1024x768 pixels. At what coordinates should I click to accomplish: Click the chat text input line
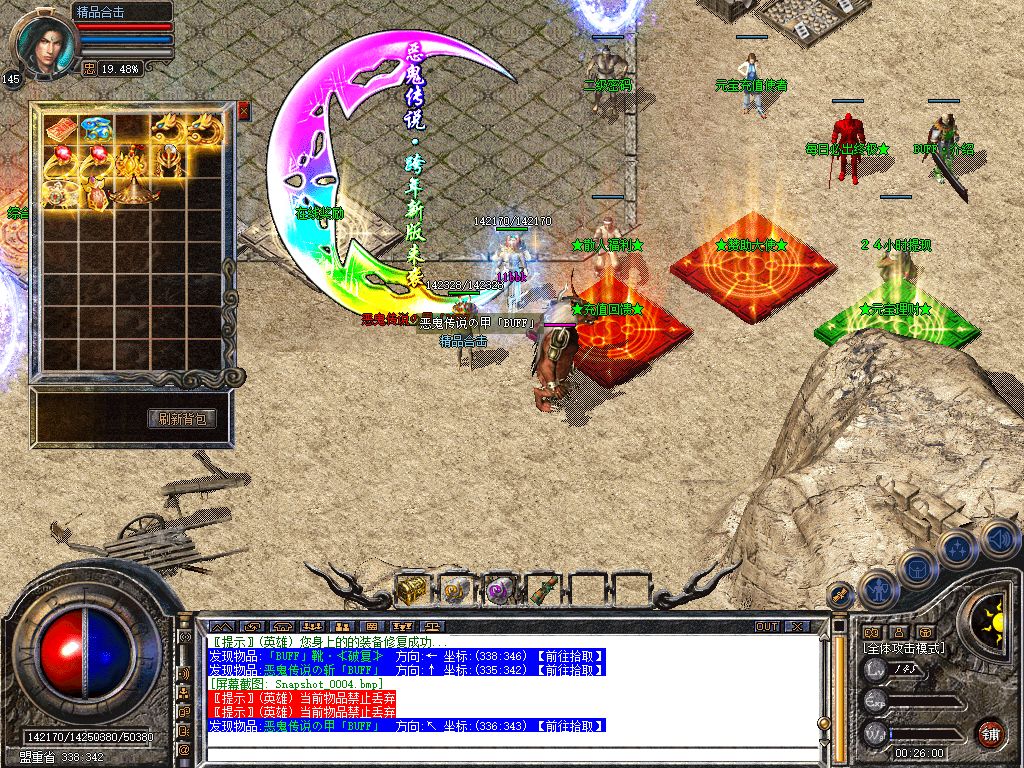point(500,754)
